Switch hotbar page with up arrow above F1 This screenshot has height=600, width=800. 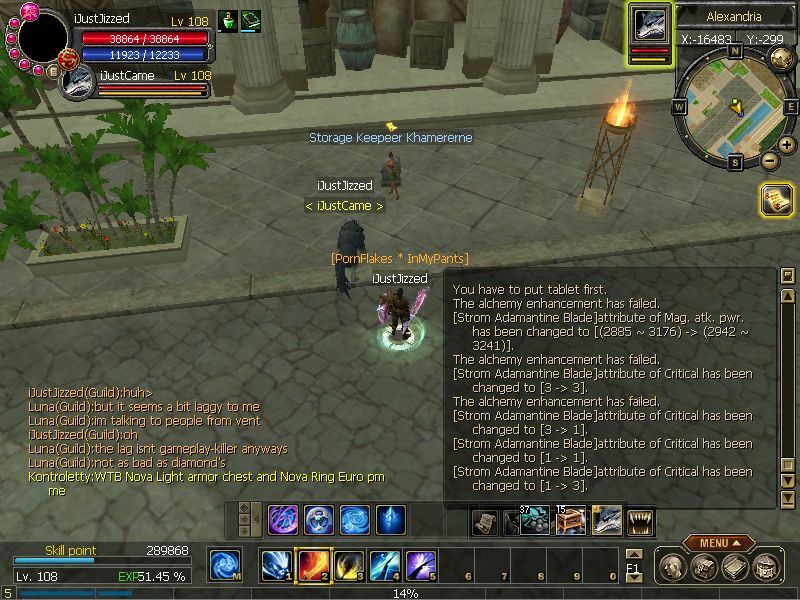pyautogui.click(x=632, y=554)
